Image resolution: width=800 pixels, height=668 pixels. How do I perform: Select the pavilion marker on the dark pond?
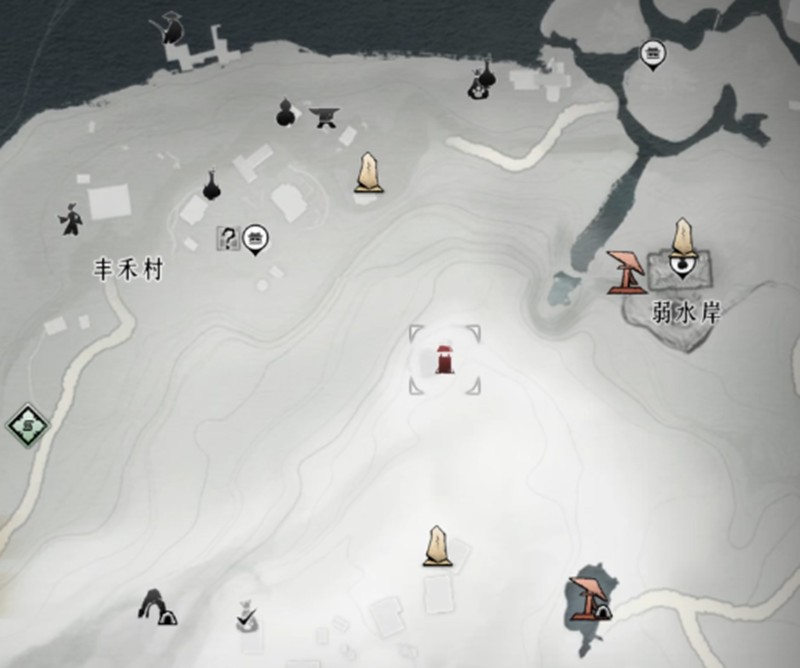pyautogui.click(x=588, y=598)
